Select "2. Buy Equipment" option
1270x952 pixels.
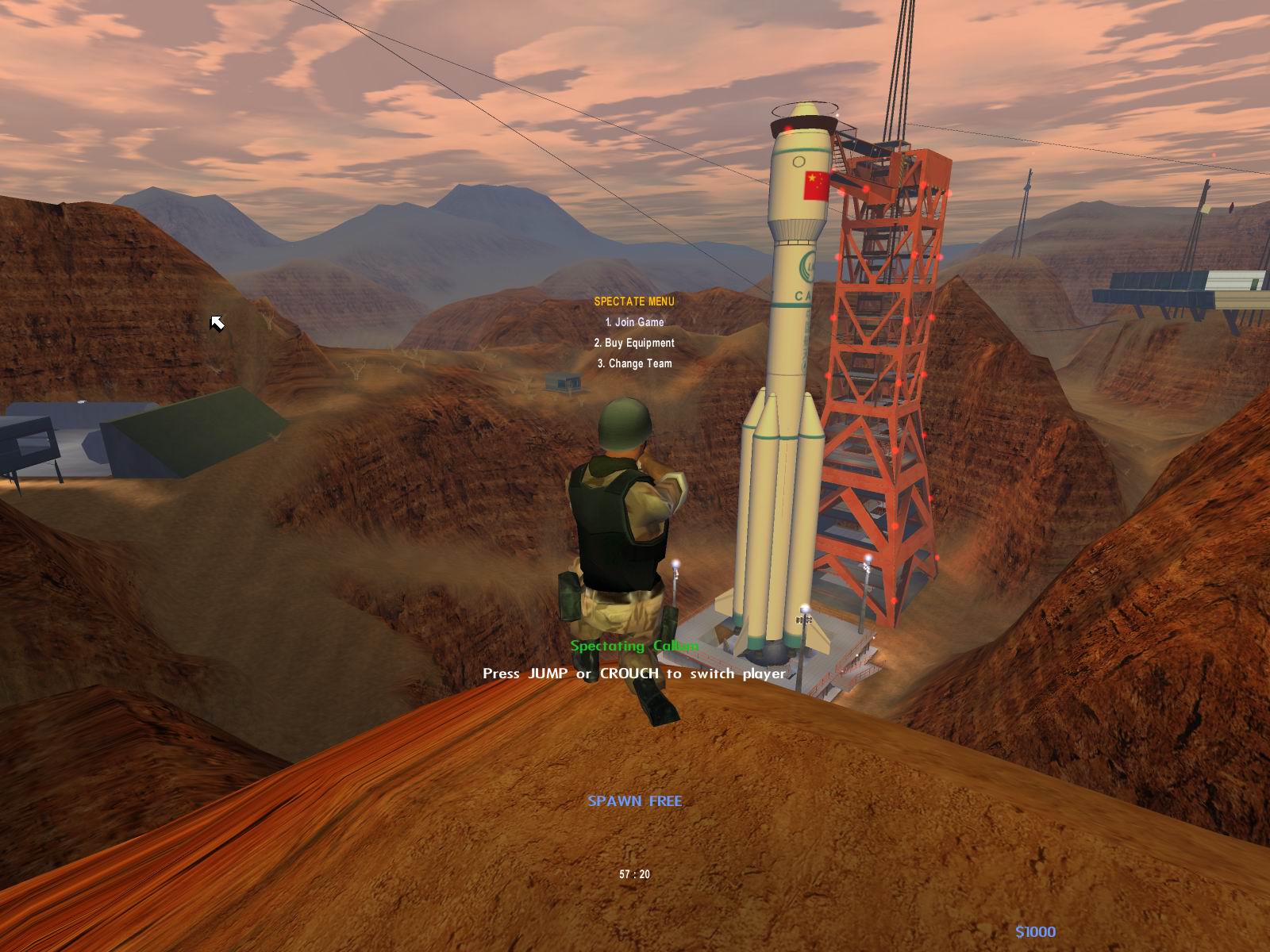[x=633, y=343]
